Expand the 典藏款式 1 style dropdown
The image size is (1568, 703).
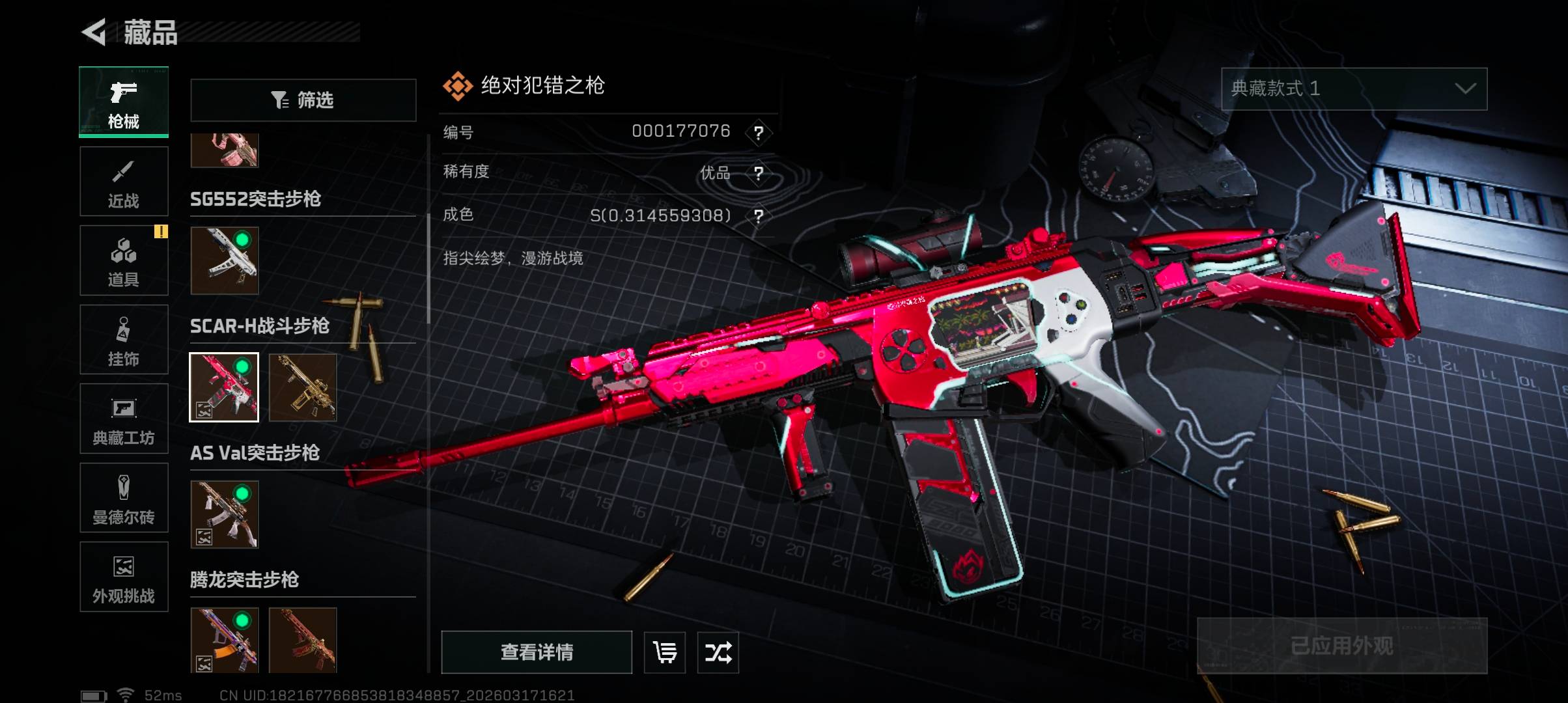(x=1354, y=89)
